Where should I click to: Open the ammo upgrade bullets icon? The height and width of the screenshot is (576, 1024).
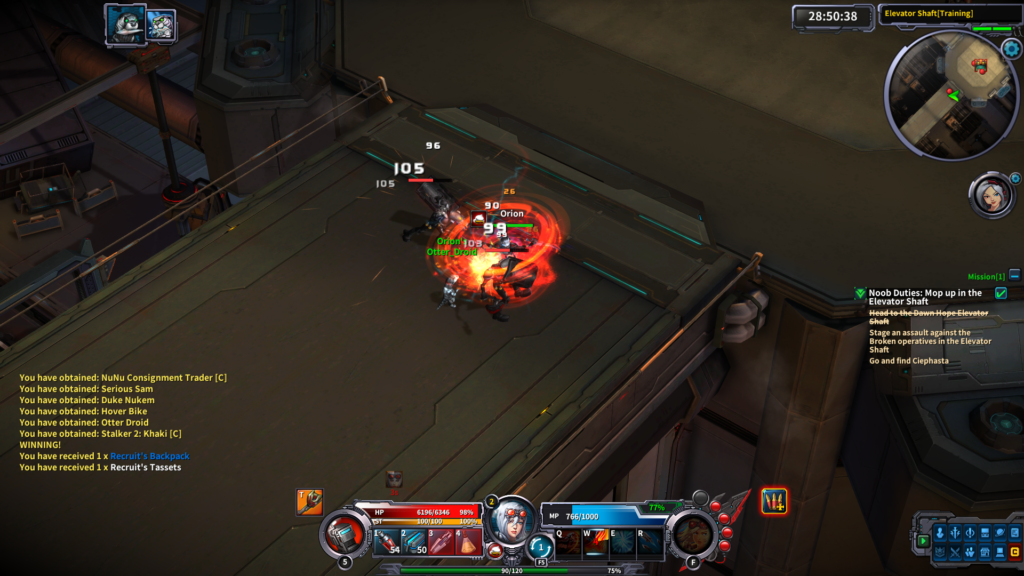pyautogui.click(x=773, y=501)
